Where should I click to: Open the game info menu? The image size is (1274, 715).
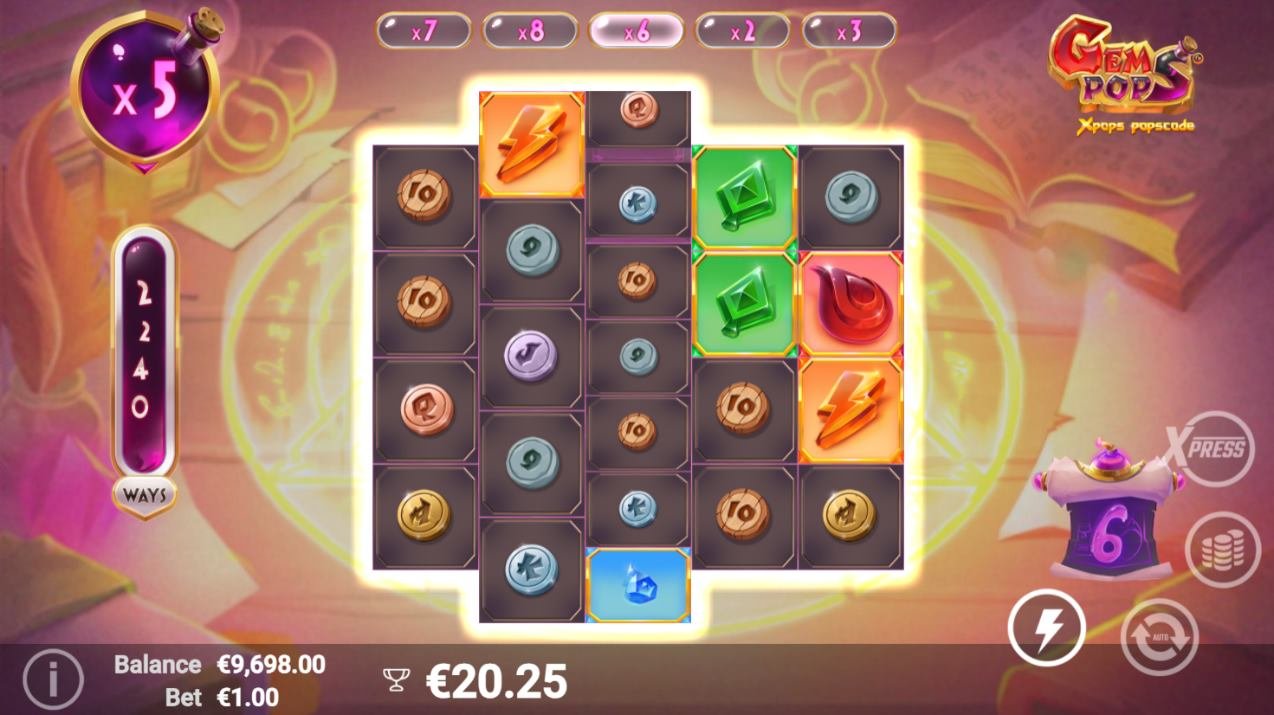tap(52, 680)
